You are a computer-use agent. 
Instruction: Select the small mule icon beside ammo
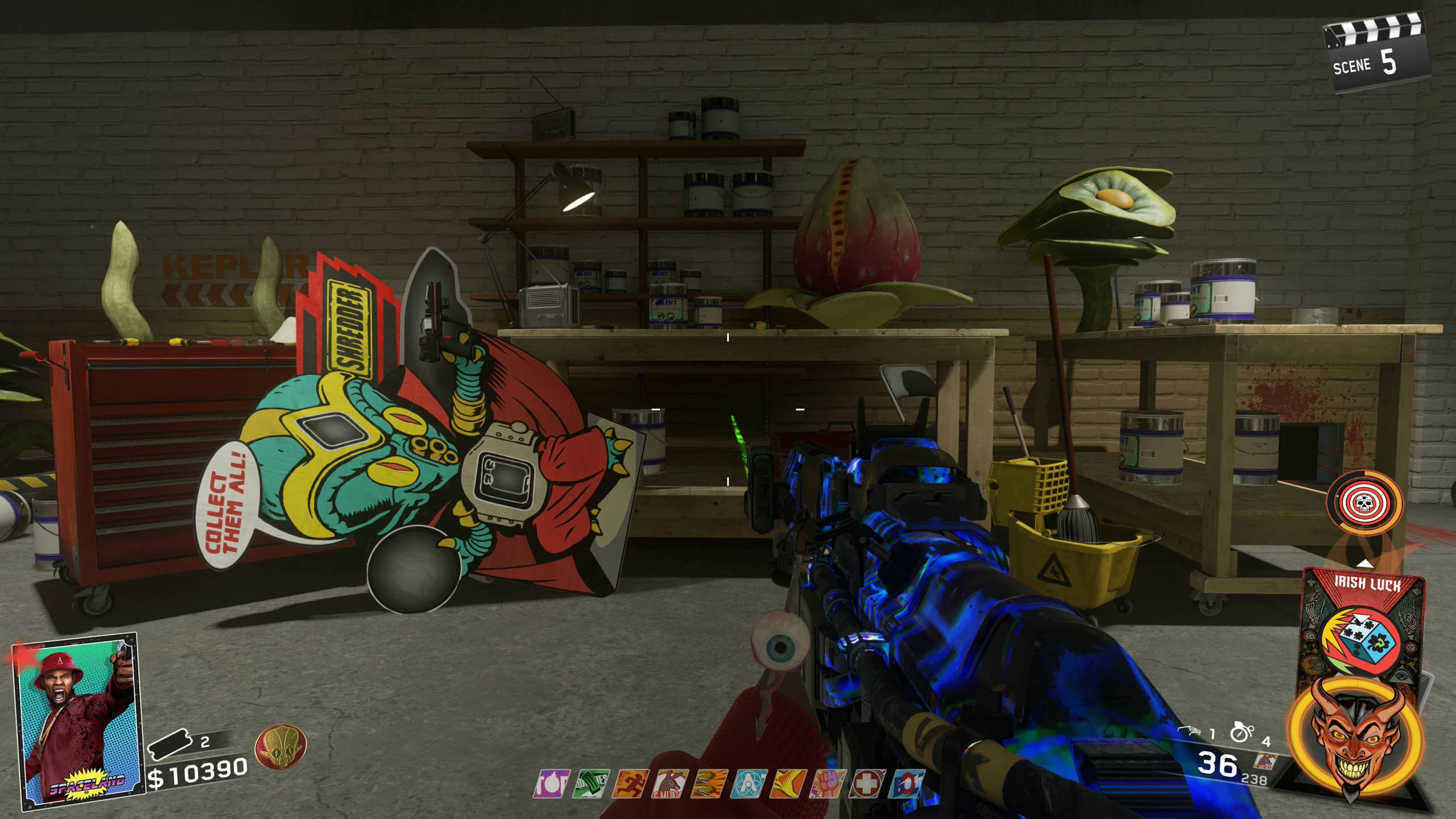pos(1265,762)
